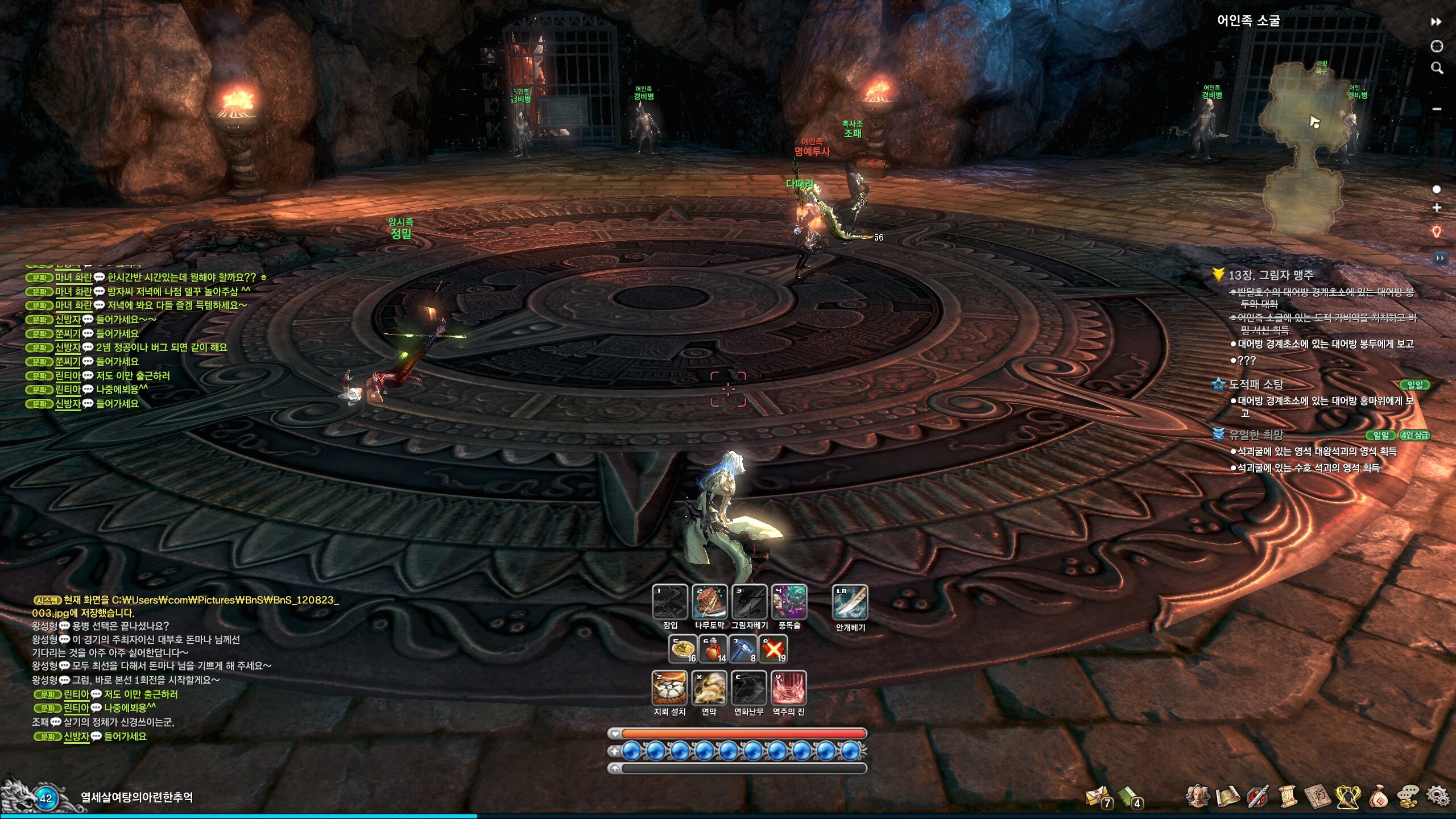Use the red potion bottle item

pyautogui.click(x=713, y=649)
